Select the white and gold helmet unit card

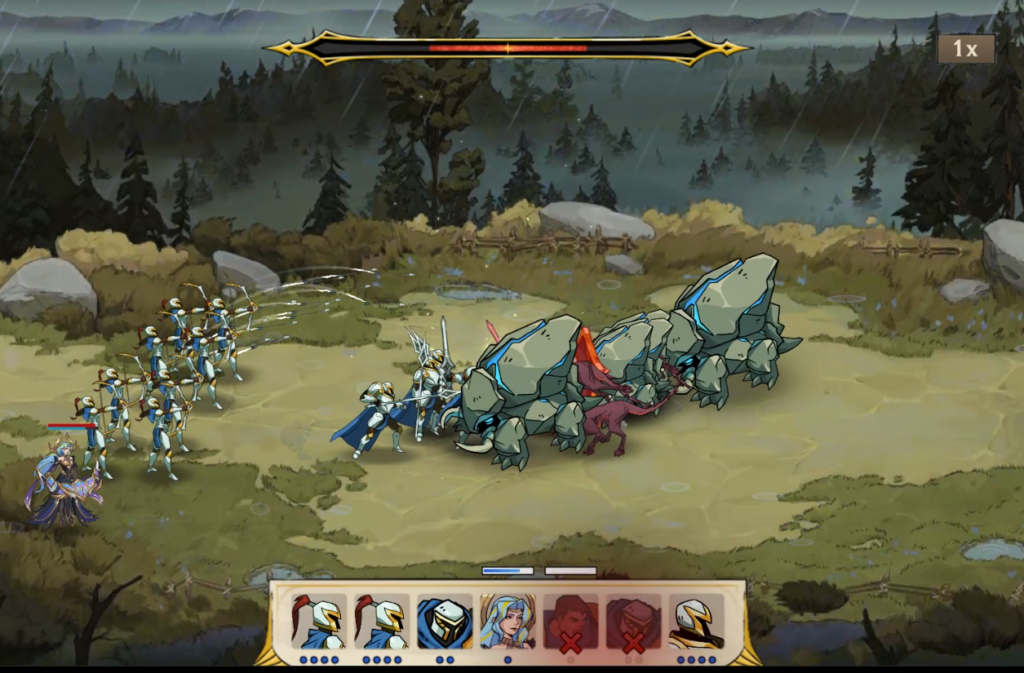[x=696, y=622]
